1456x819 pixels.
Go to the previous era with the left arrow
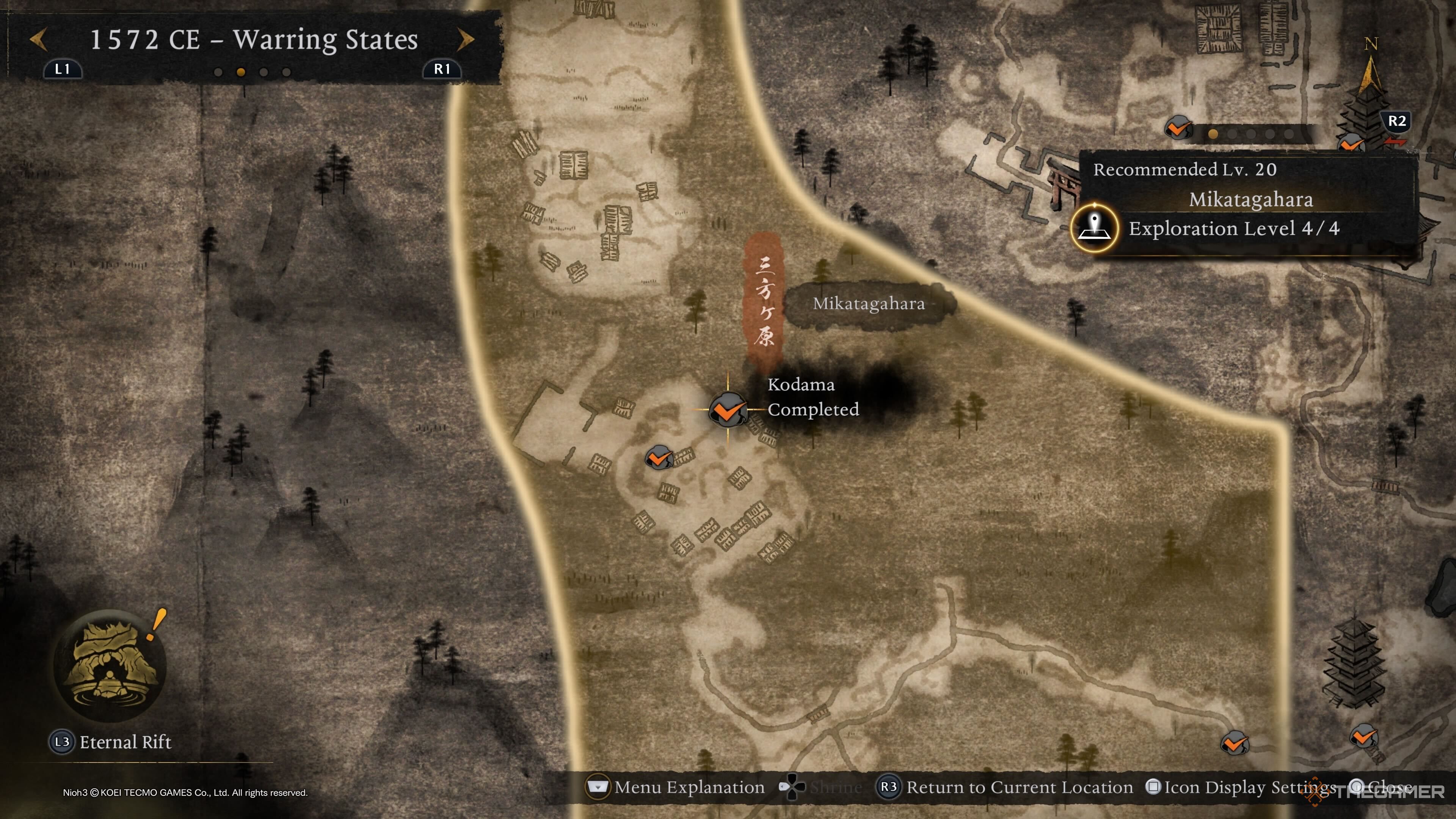[x=38, y=39]
